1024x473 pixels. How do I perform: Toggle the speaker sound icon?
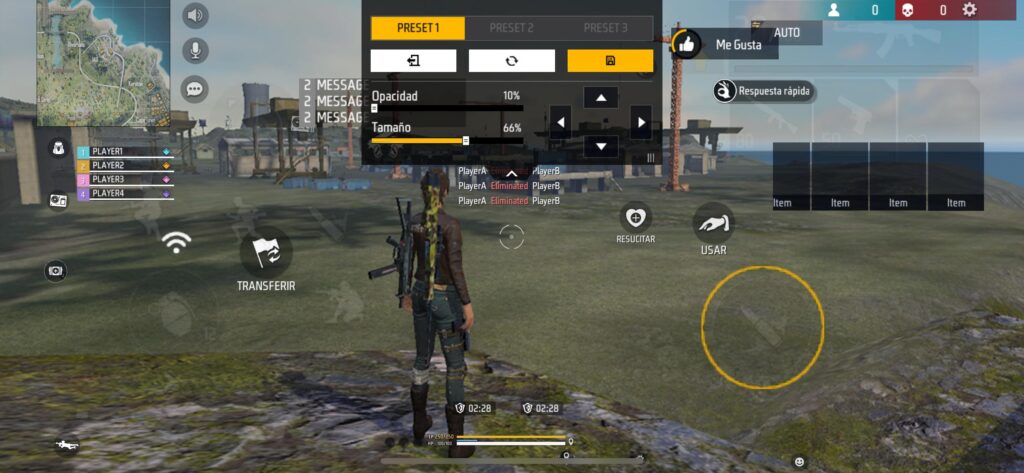[x=195, y=15]
